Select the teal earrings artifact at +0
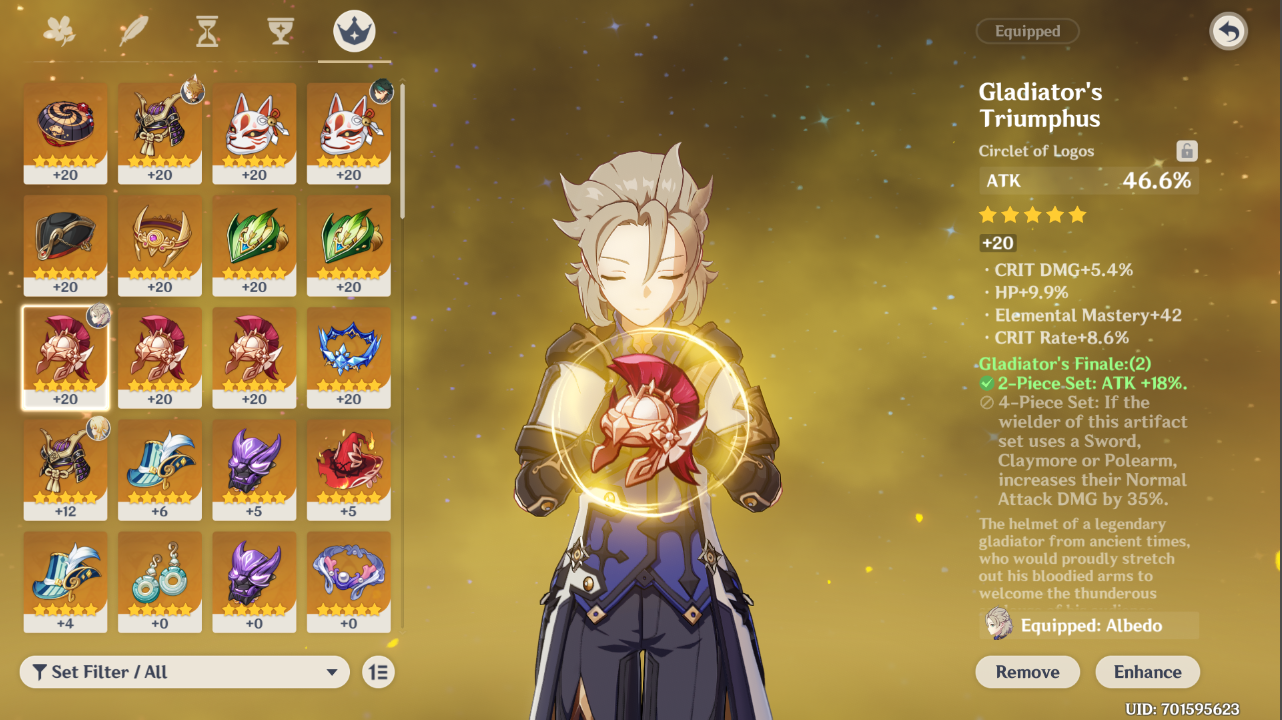The height and width of the screenshot is (720, 1282). pos(160,583)
